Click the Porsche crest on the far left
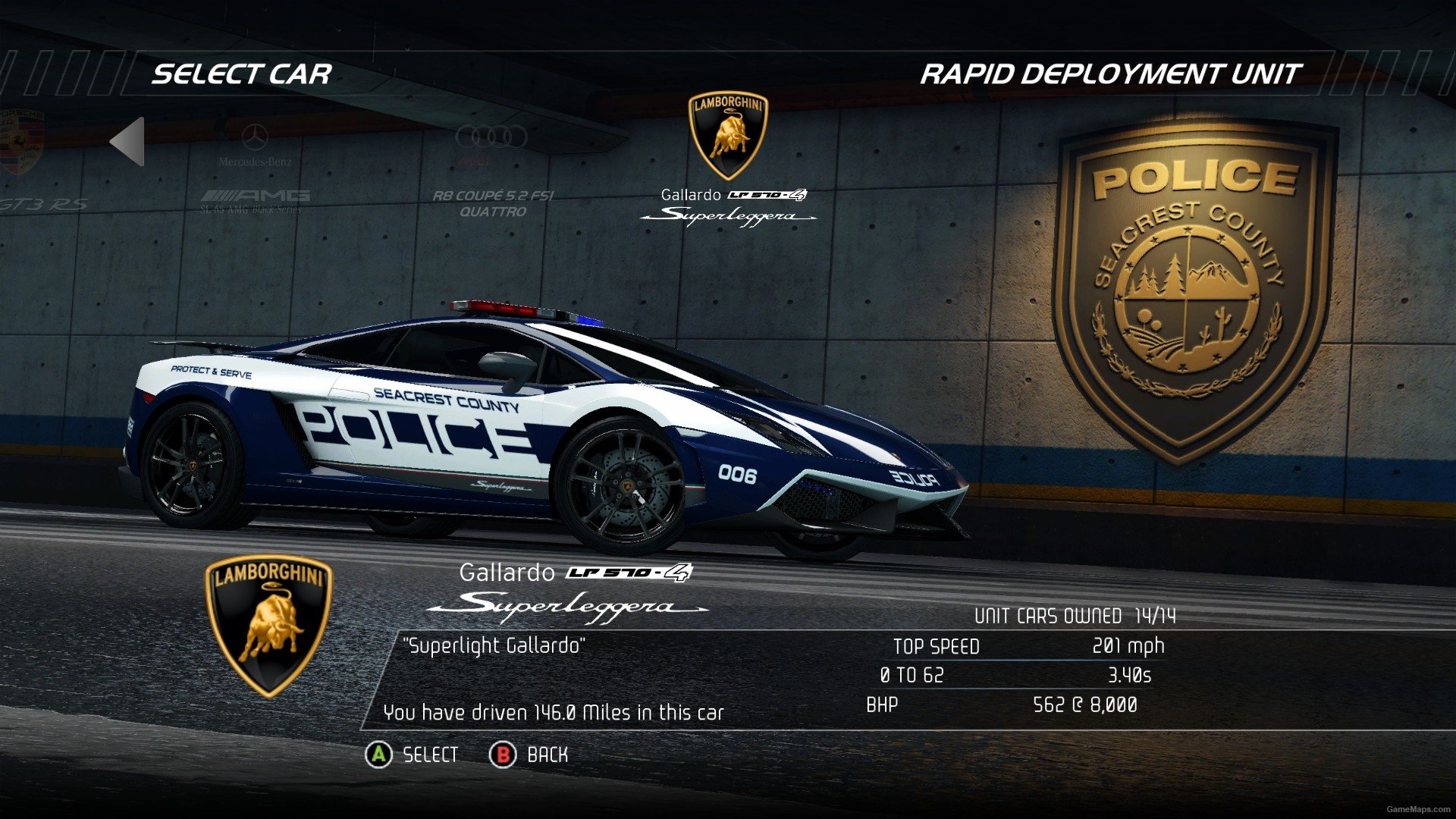The height and width of the screenshot is (819, 1456). [23, 139]
